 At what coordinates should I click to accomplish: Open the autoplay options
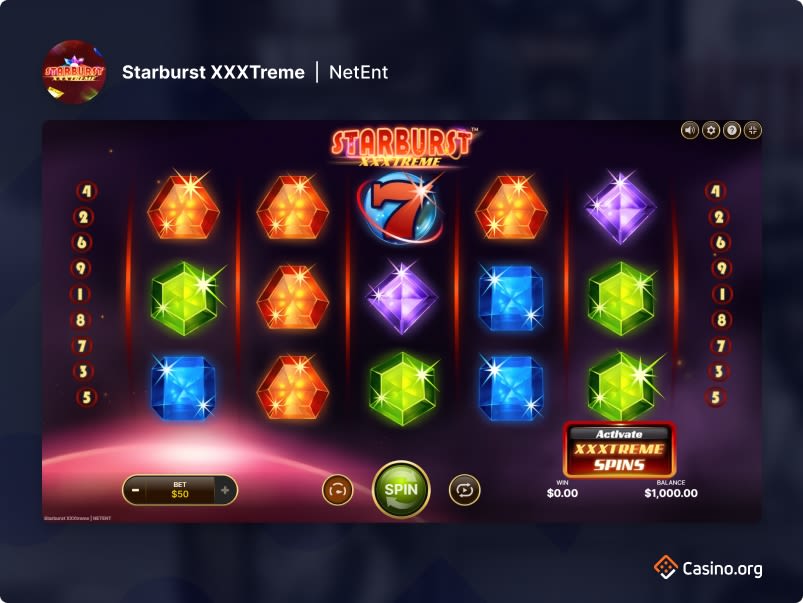tap(464, 490)
